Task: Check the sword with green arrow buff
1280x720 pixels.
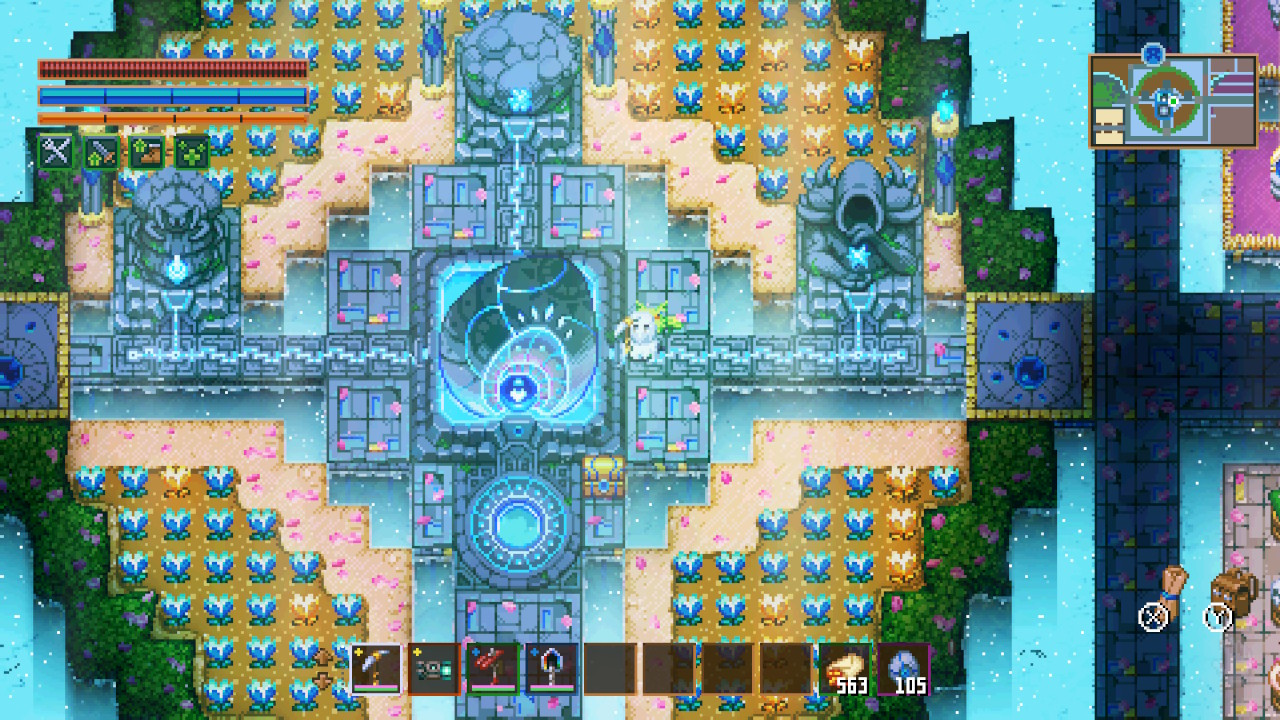Action: (x=102, y=152)
